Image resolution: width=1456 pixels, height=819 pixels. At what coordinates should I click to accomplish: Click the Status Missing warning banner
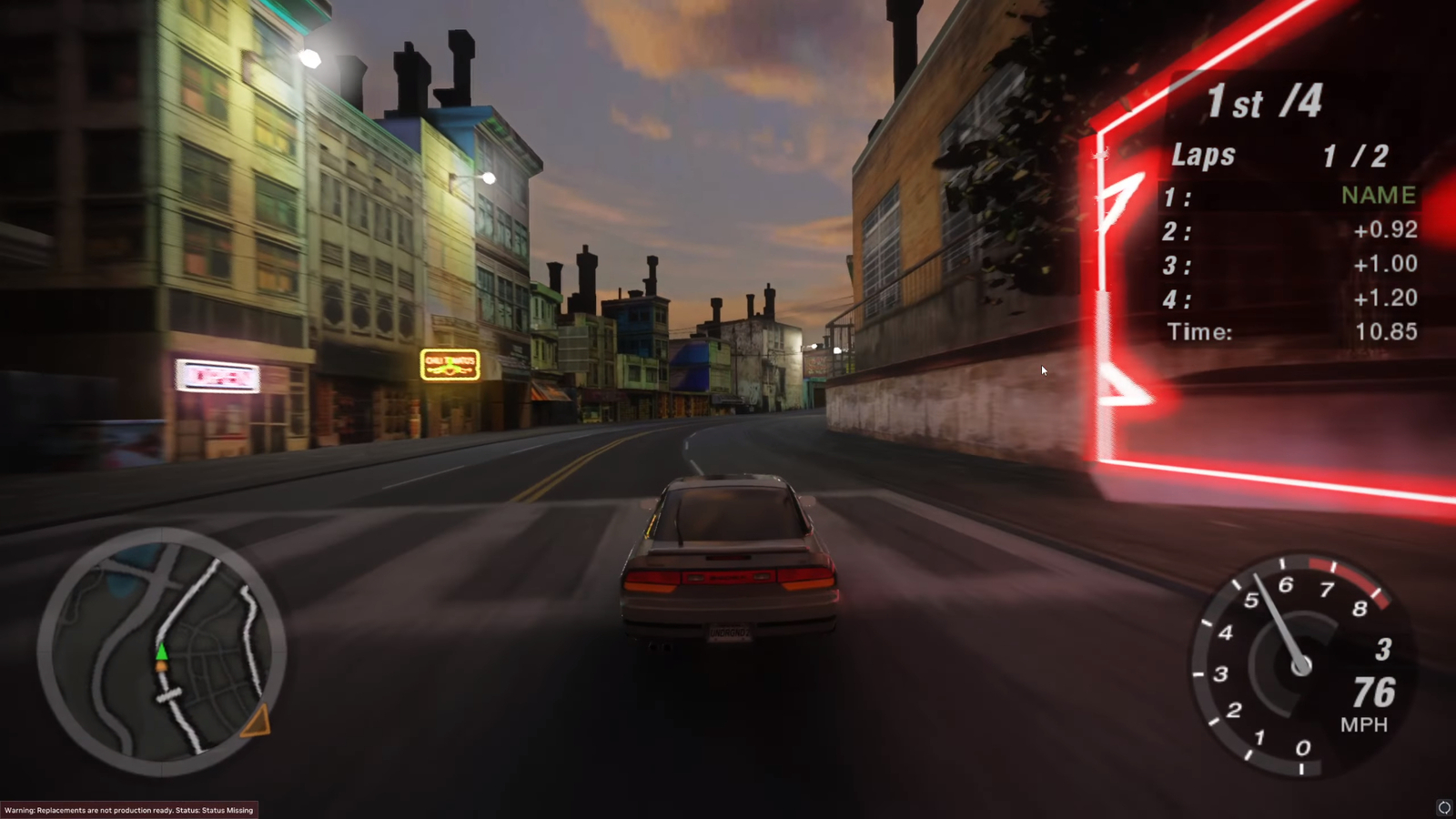tap(127, 810)
